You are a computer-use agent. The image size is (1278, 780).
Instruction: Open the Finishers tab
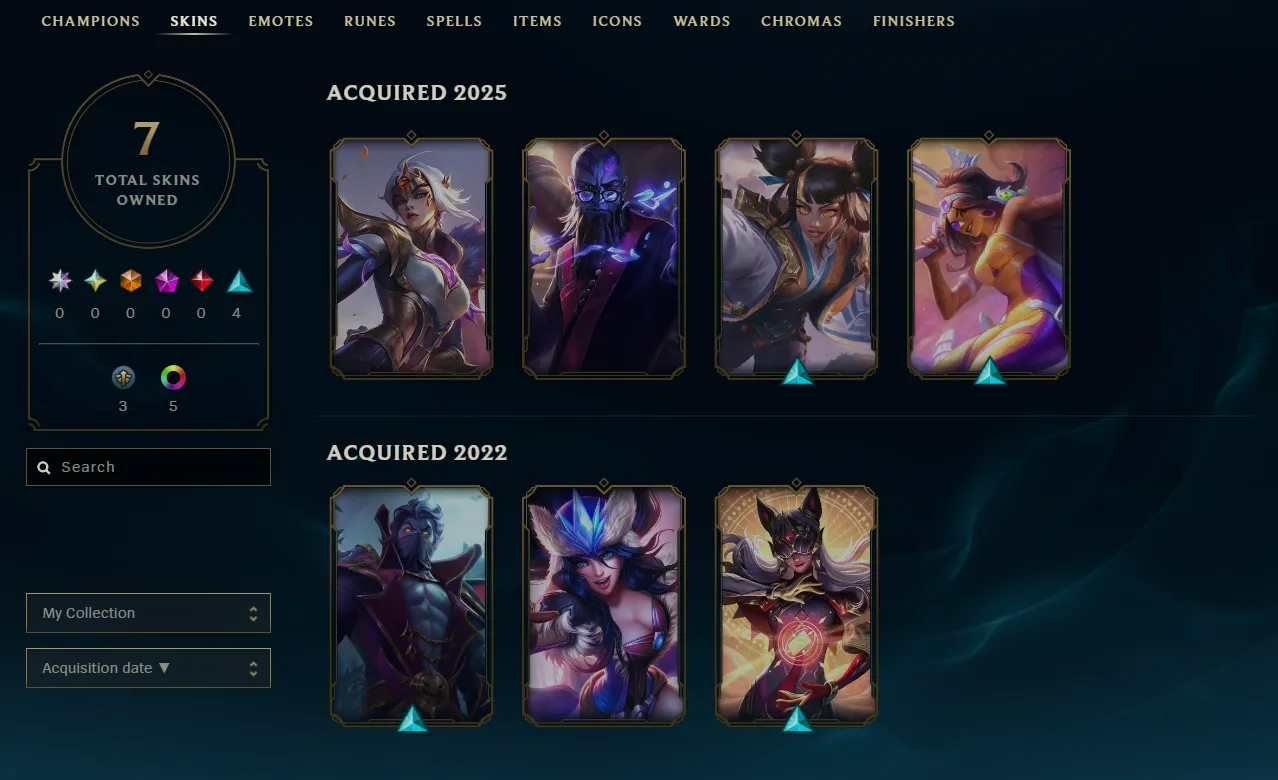913,21
